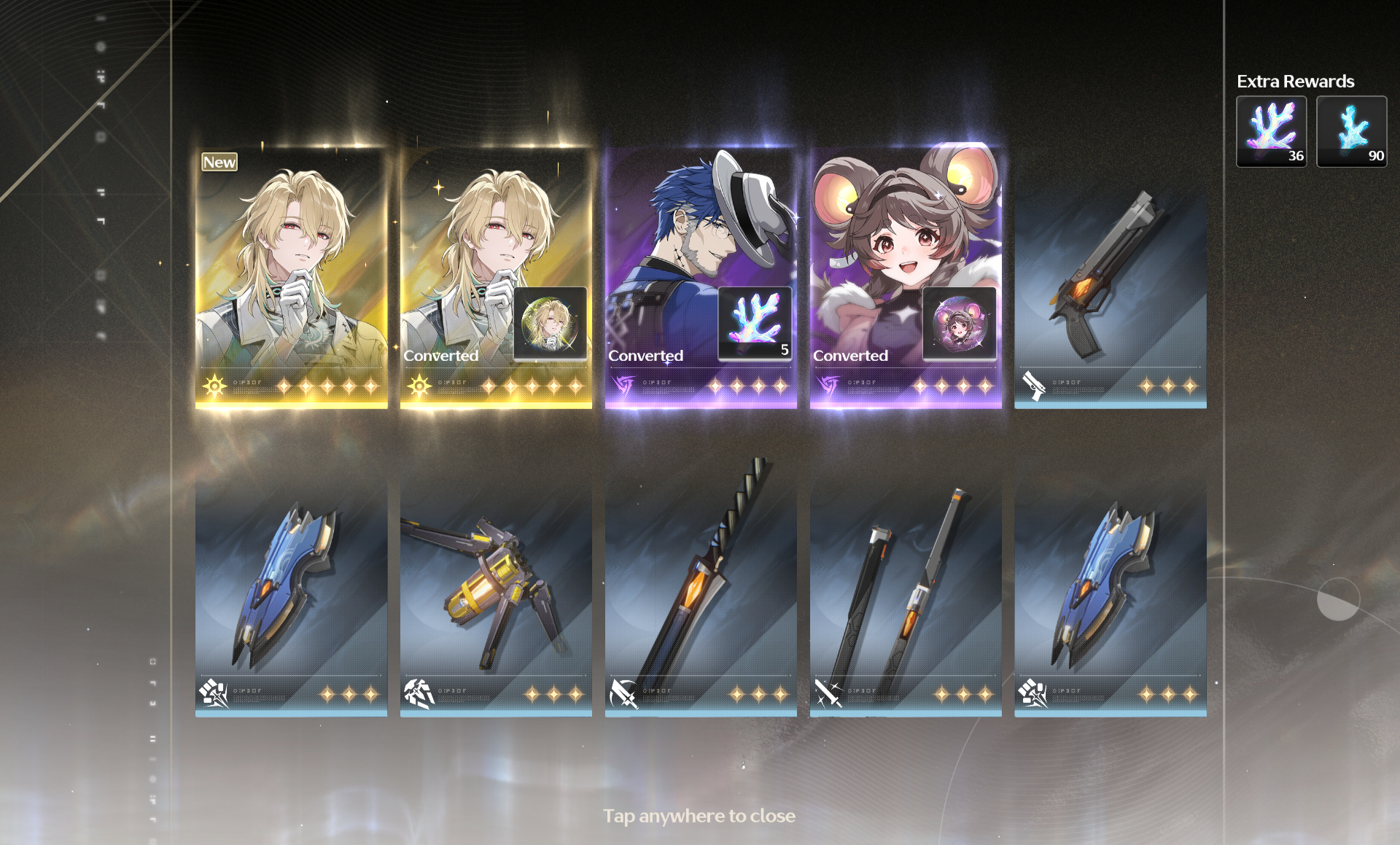Screen dimensions: 1400x845
Task: Select the New five-star blonde character card
Action: click(x=291, y=277)
